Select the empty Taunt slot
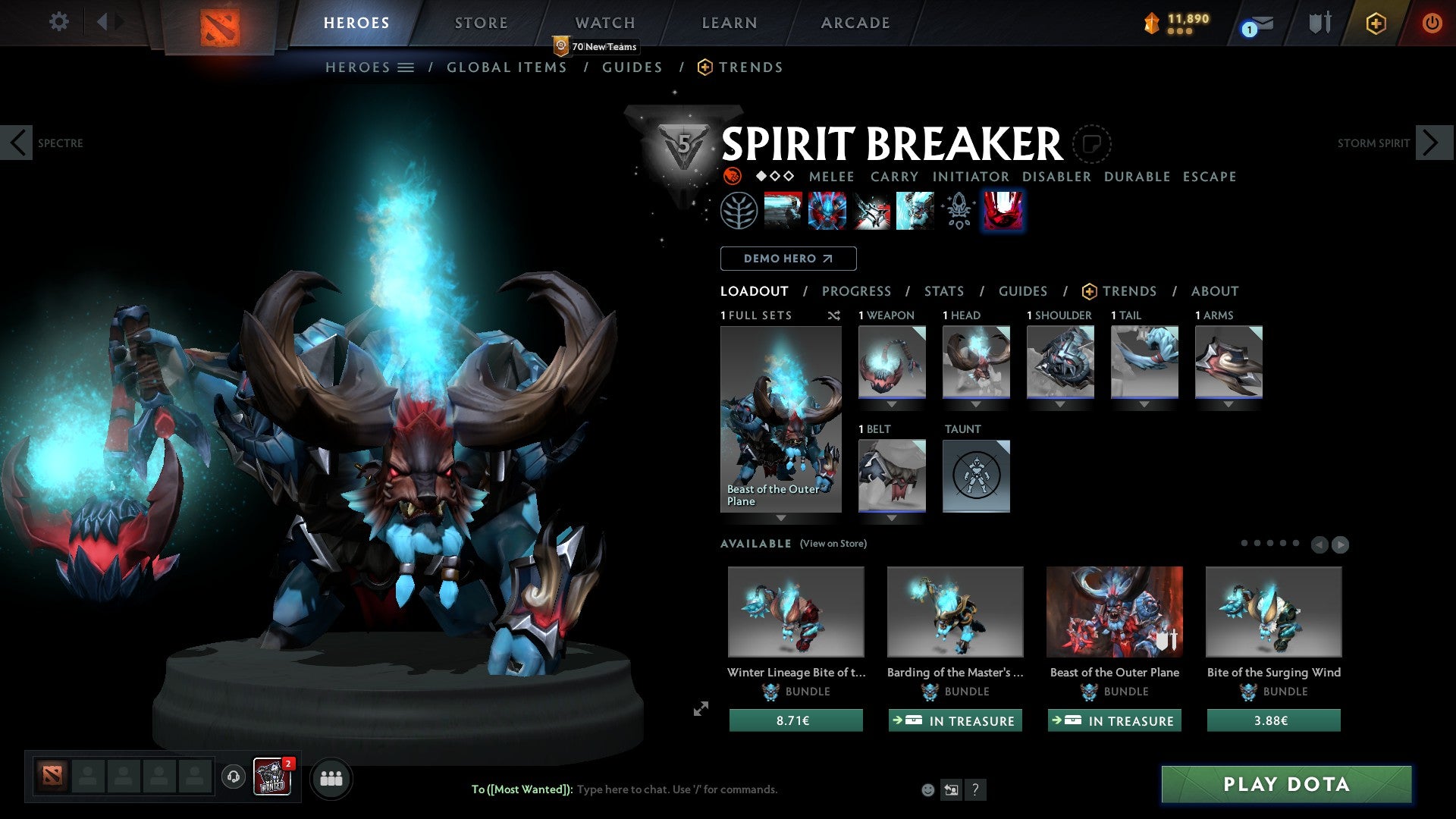The image size is (1456, 819). tap(977, 476)
